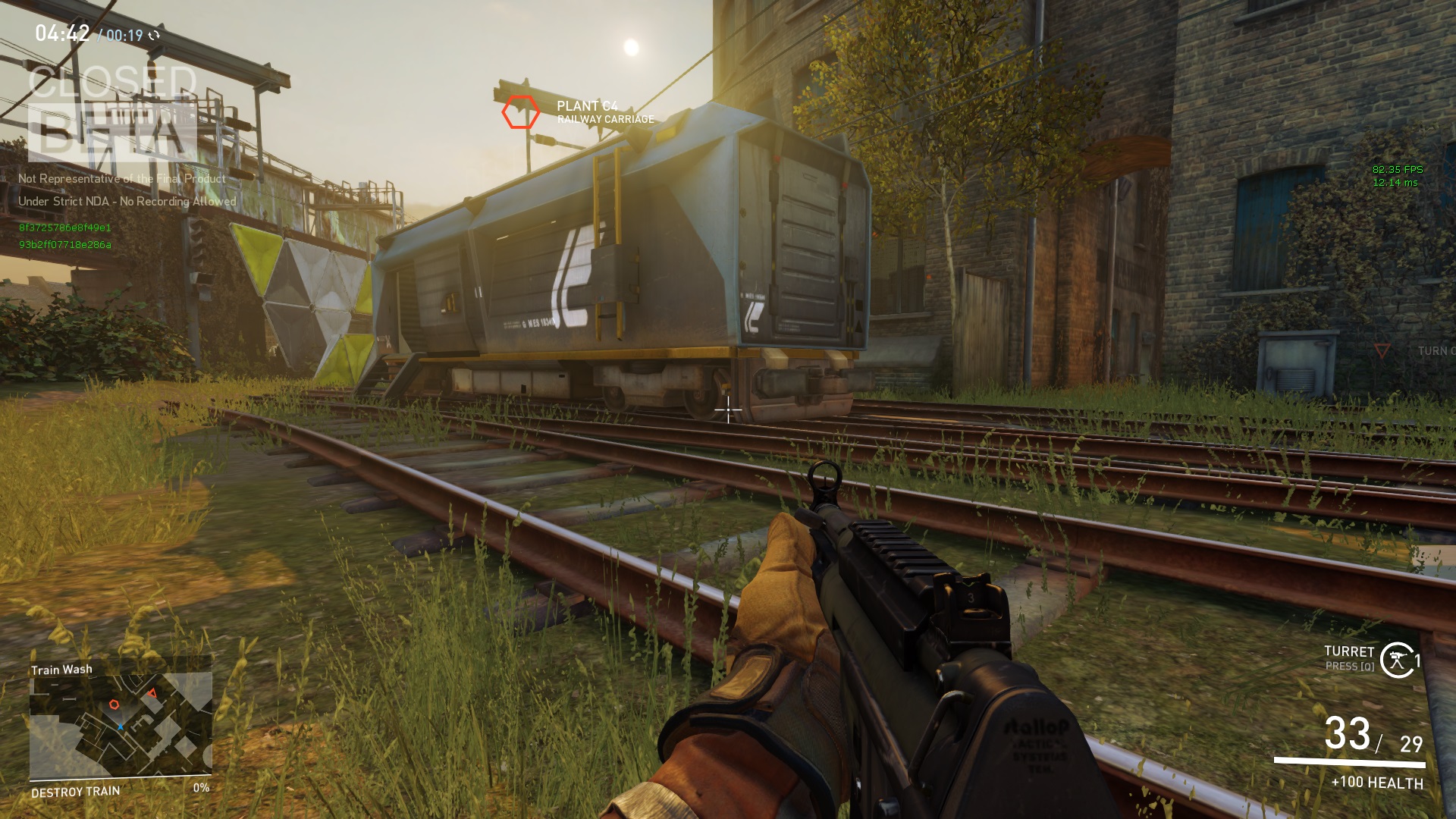Activate the Turret ability icon
1456x819 pixels.
tap(1397, 660)
